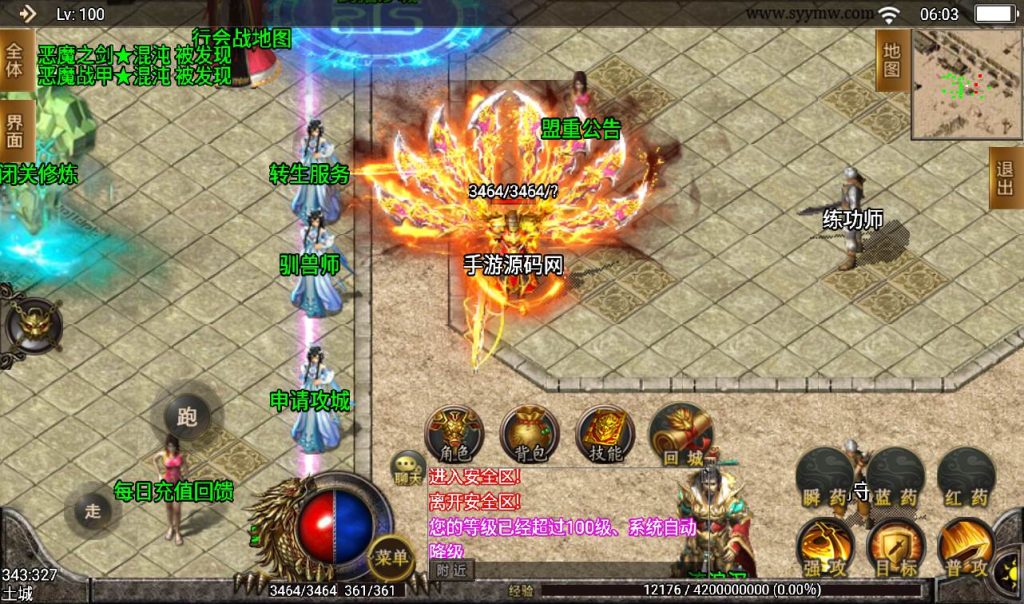The width and height of the screenshot is (1024, 604).
Task: Open the 聊天 chat bubble
Action: pyautogui.click(x=408, y=466)
